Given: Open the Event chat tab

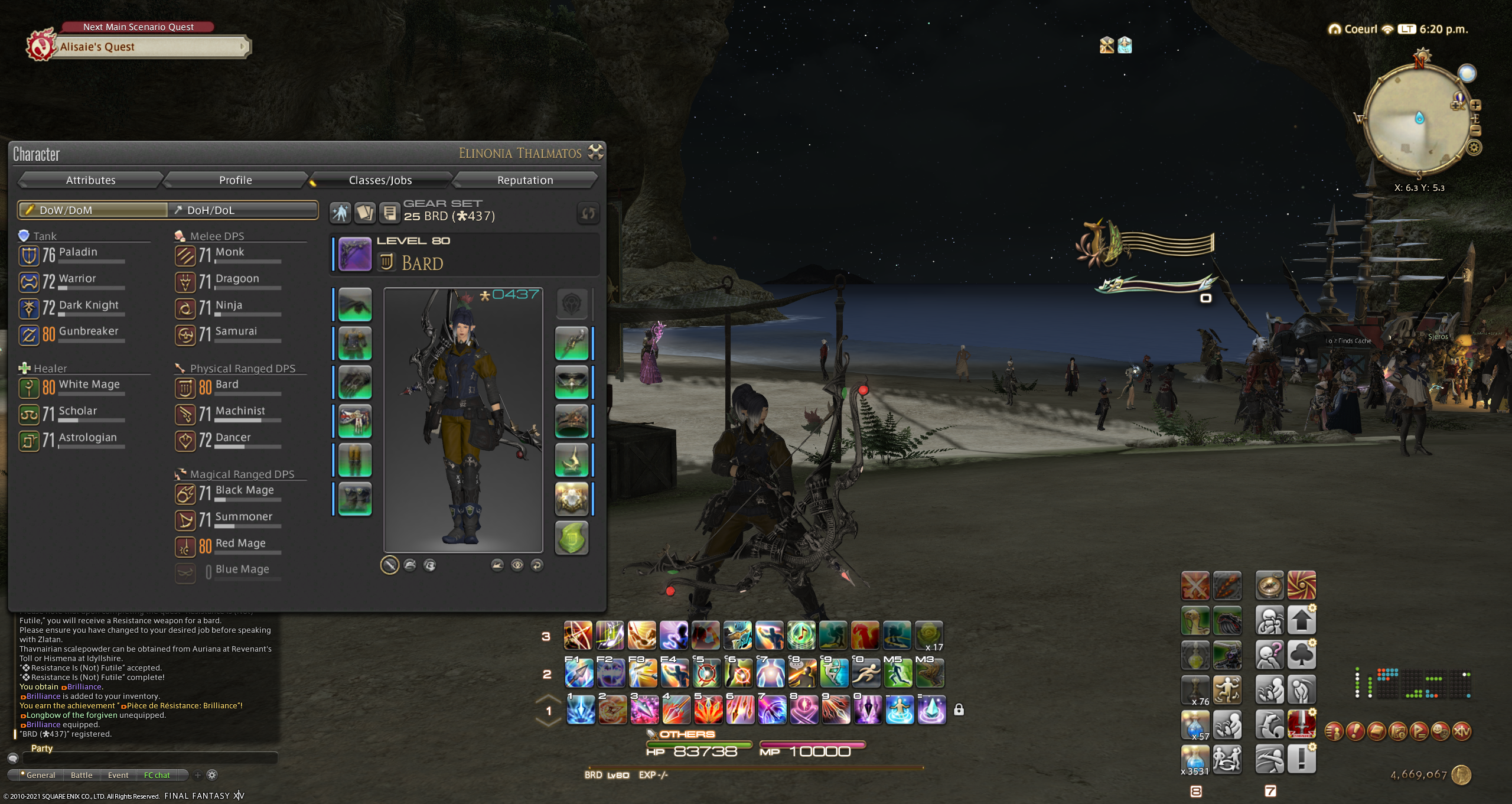Looking at the screenshot, I should [x=118, y=775].
